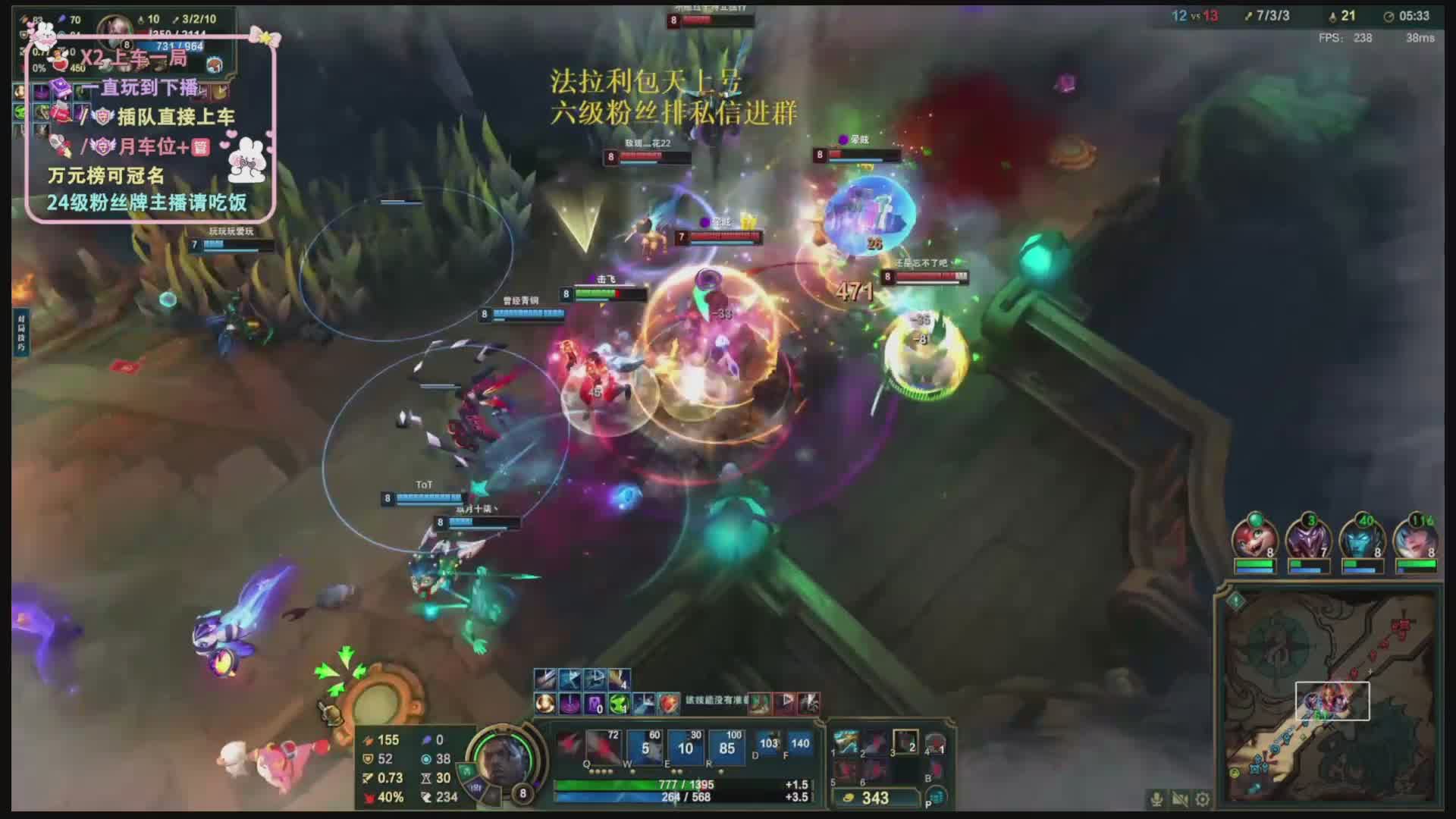Select the D summoner spell slot
This screenshot has width=1456, height=819.
768,744
